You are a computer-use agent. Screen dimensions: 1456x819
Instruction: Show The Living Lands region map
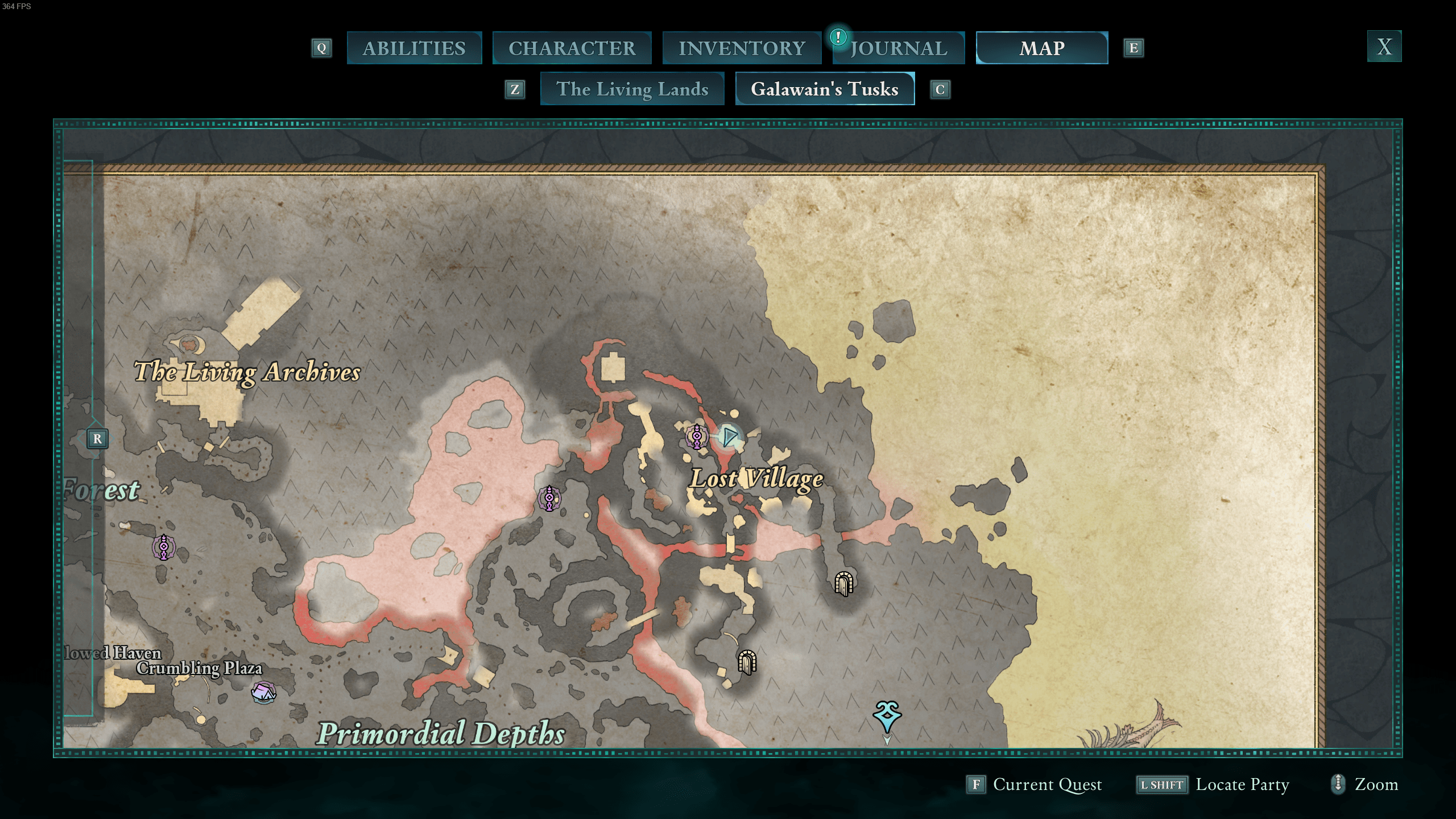632,89
